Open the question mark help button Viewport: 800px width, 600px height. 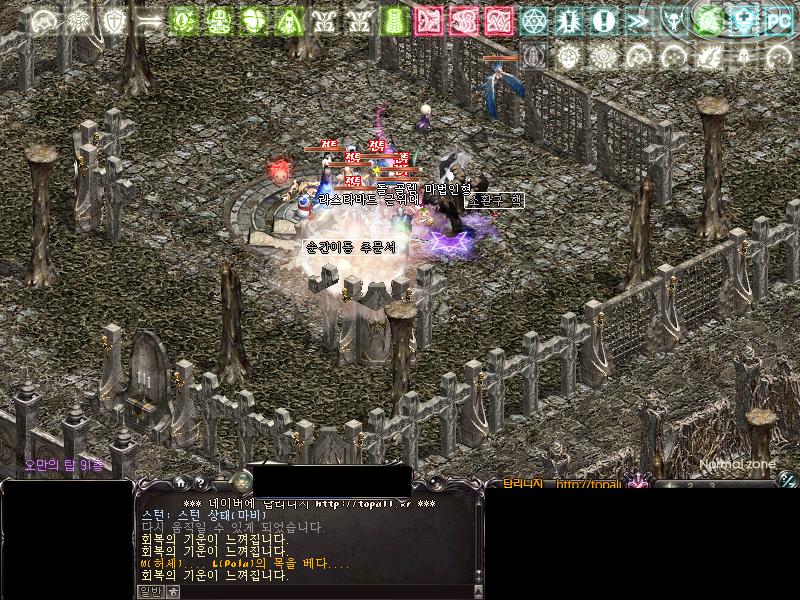[x=200, y=483]
